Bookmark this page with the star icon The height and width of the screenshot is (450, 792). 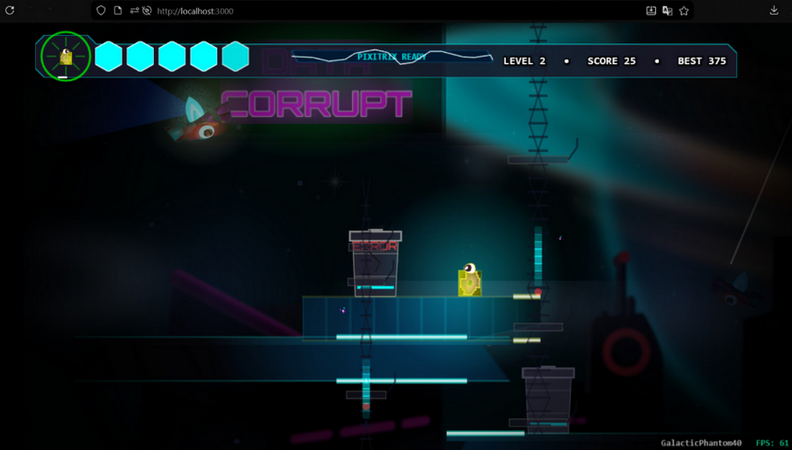tap(684, 11)
